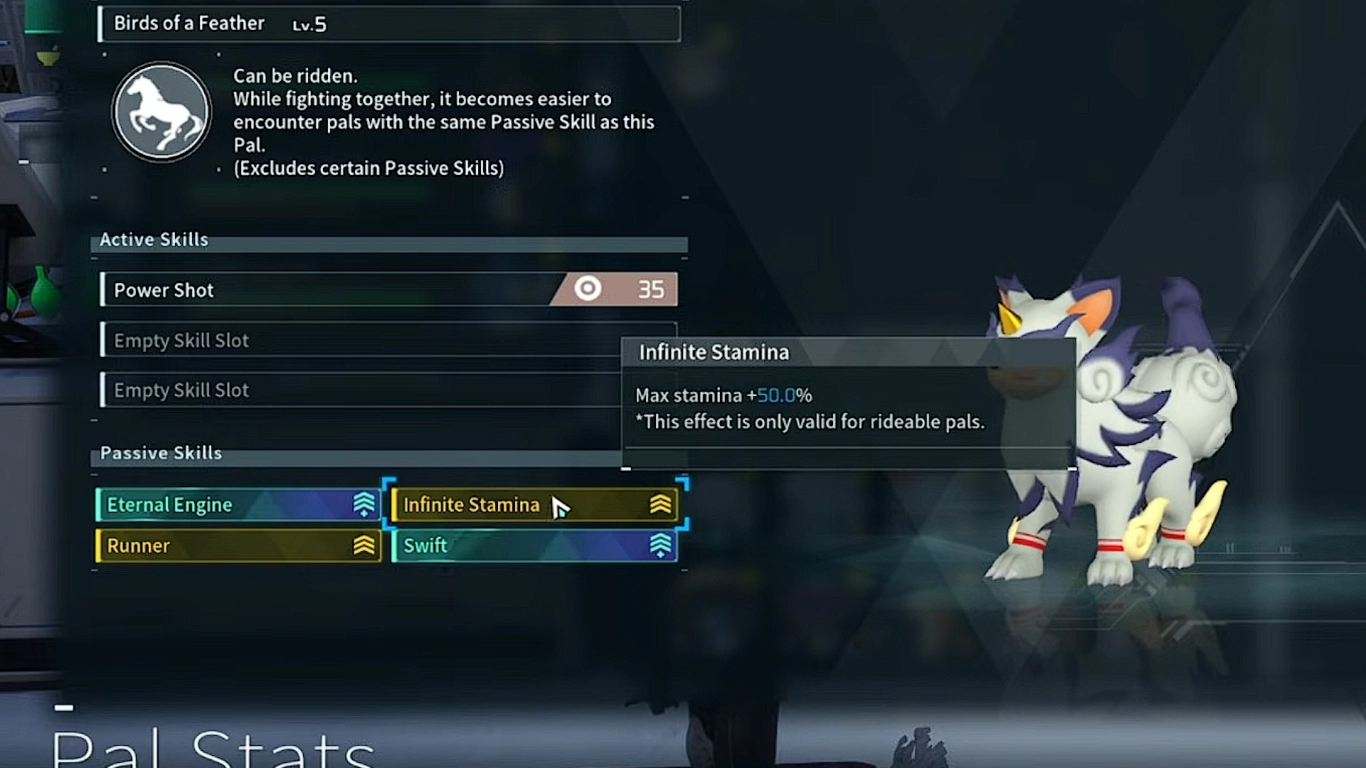1366x768 pixels.
Task: Click the Eternal Engine rank chevron icon
Action: click(362, 505)
